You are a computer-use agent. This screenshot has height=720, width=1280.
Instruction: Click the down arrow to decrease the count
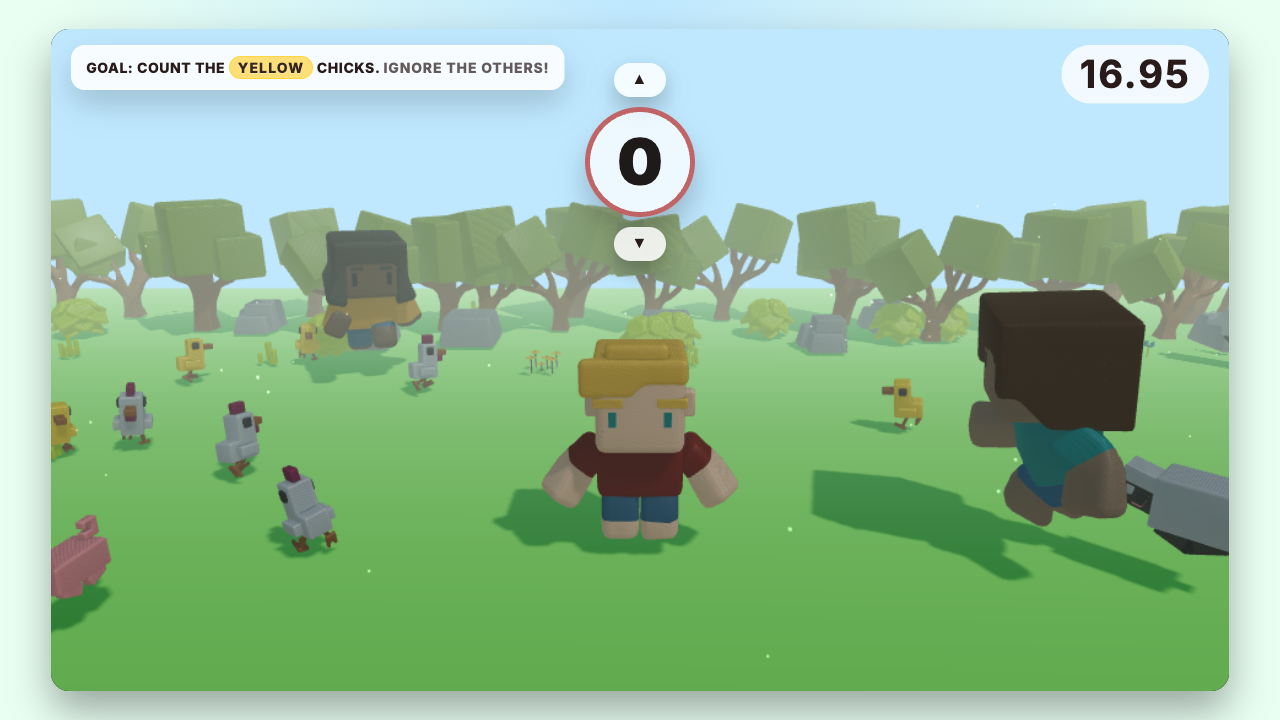coord(640,244)
